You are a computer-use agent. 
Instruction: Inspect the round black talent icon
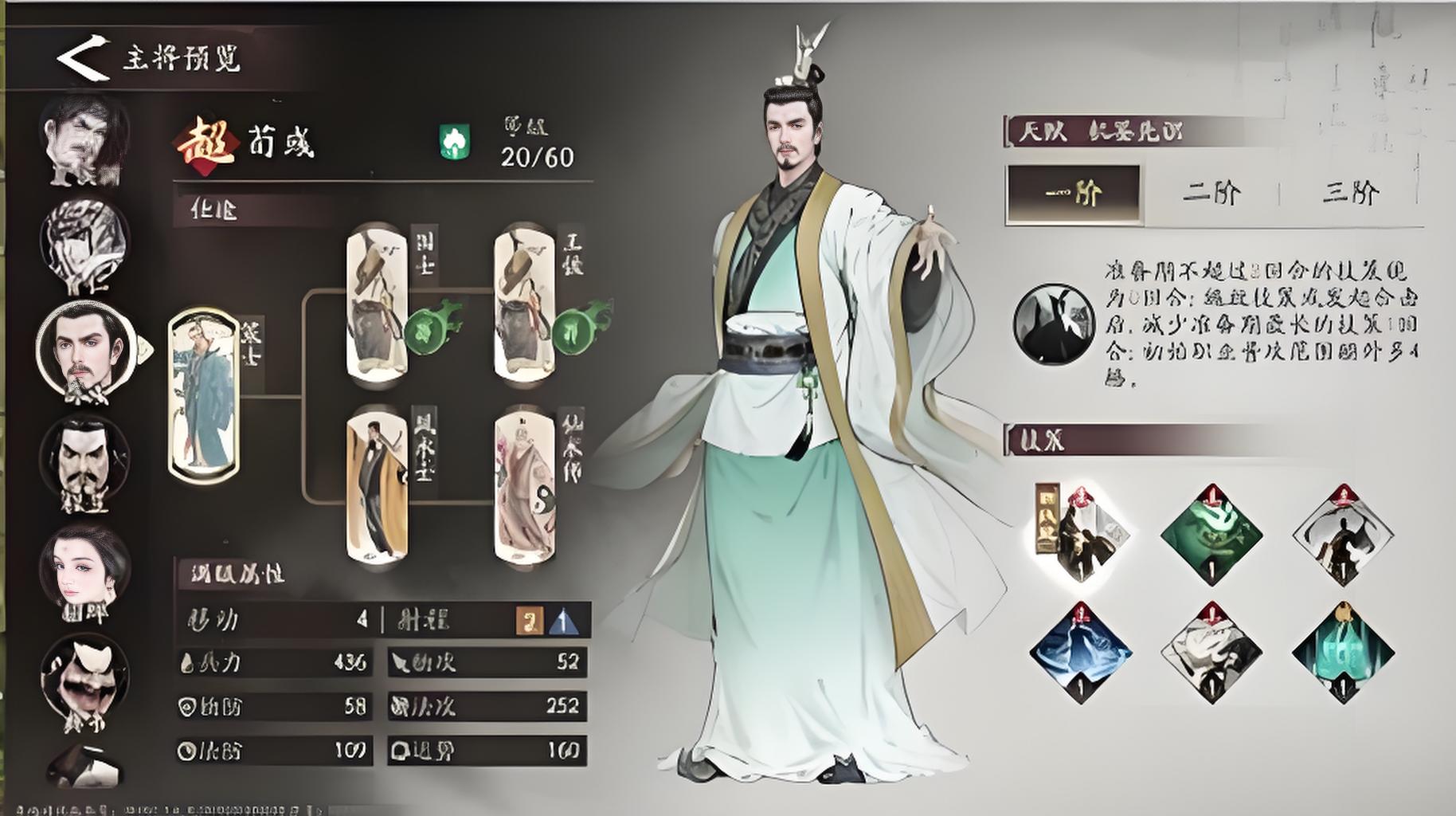1053,324
